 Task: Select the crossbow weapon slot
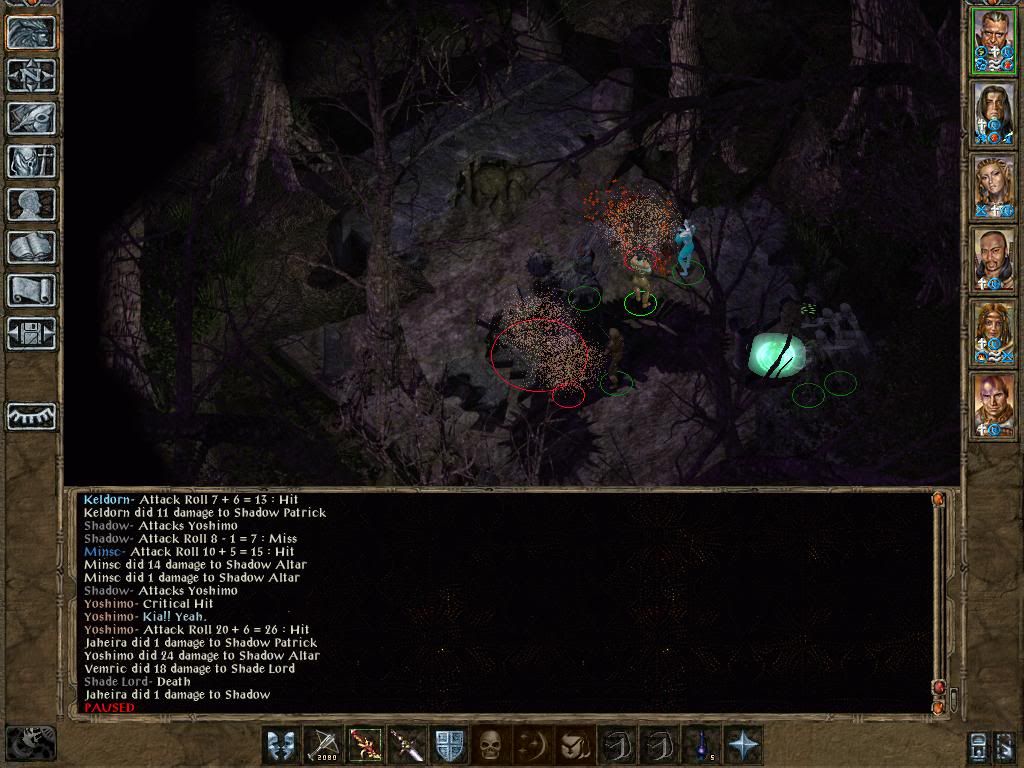(323, 745)
